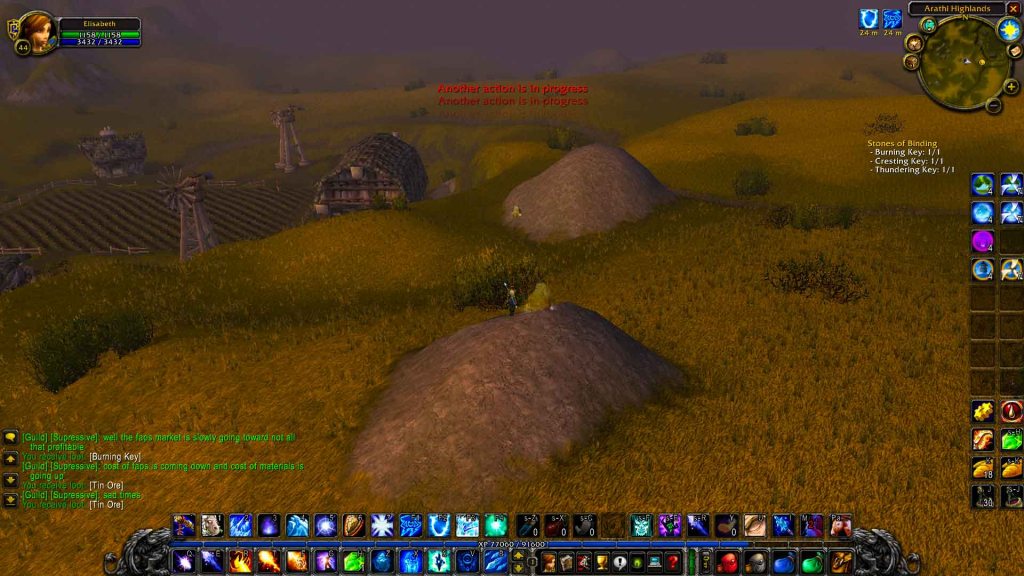Open the red question mark help button
The image size is (1024, 576).
pyautogui.click(x=672, y=562)
